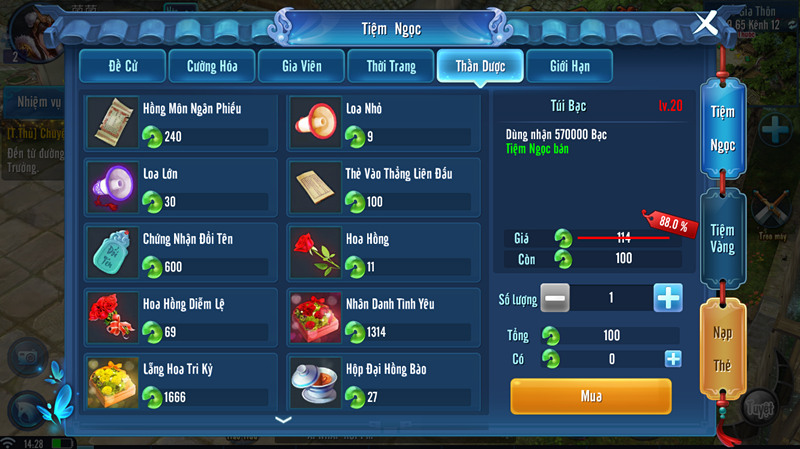Select the Hoa Hồng Diễm Lệ item
The image size is (800, 449).
[x=178, y=319]
